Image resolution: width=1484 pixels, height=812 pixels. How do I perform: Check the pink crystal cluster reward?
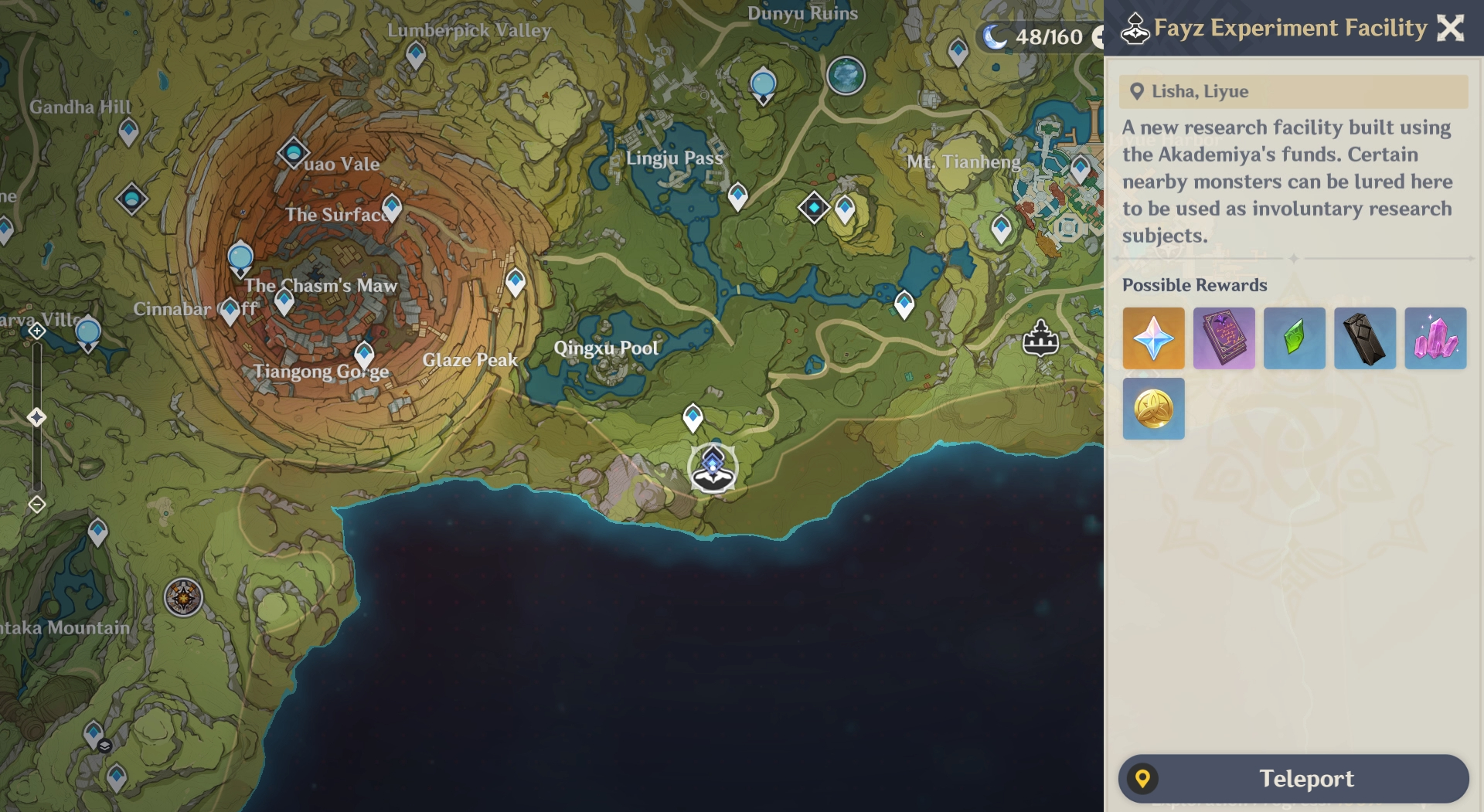(1435, 338)
